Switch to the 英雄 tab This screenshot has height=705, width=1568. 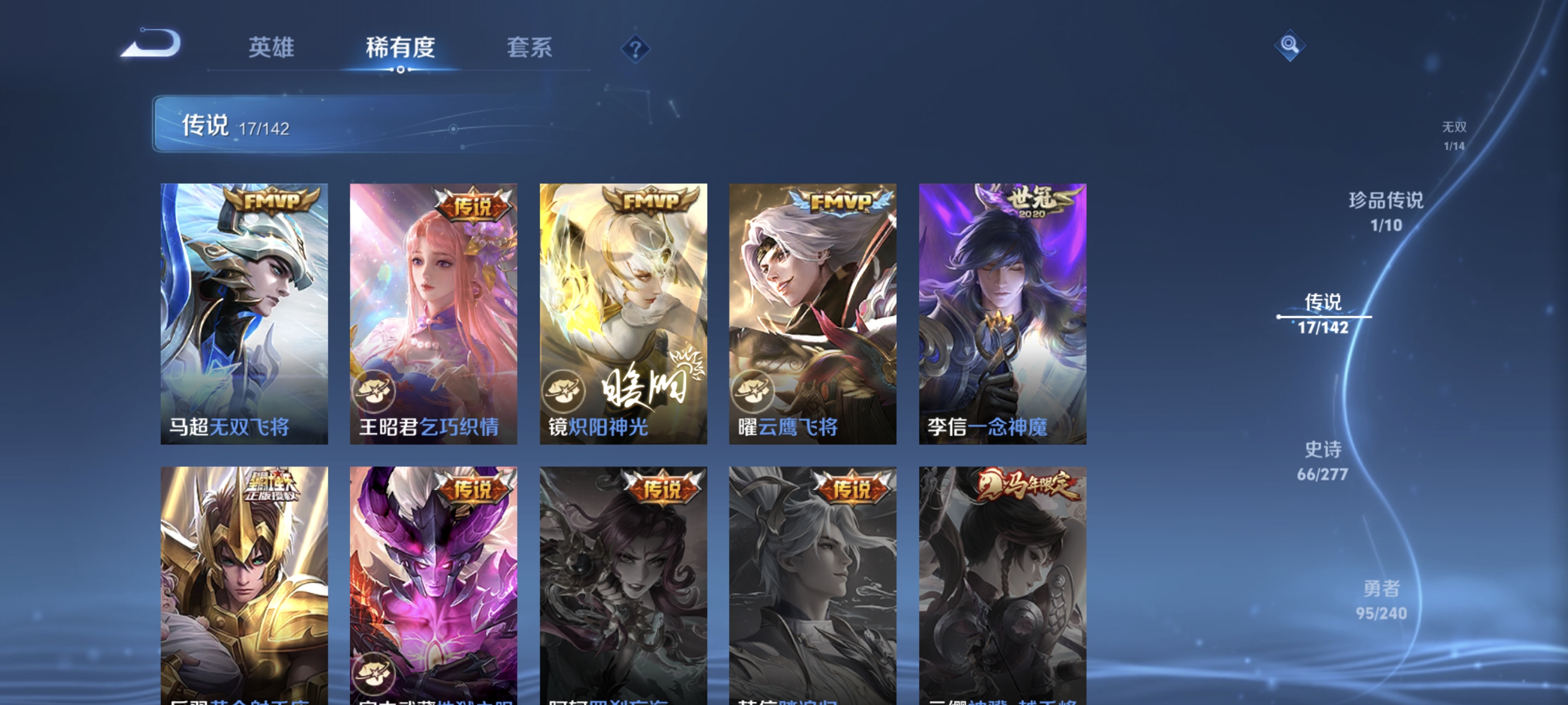coord(270,48)
